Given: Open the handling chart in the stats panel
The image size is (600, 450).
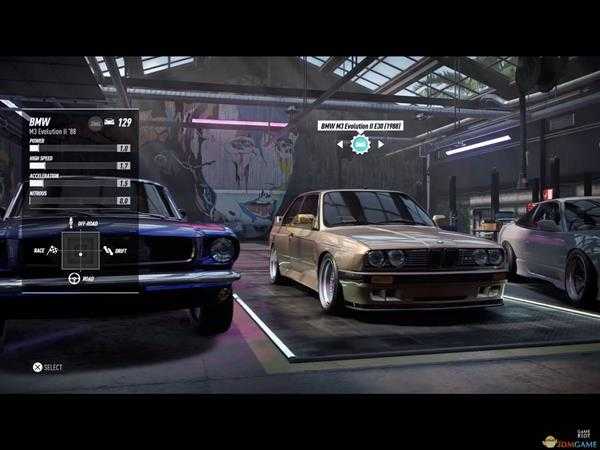Looking at the screenshot, I should pos(80,250).
